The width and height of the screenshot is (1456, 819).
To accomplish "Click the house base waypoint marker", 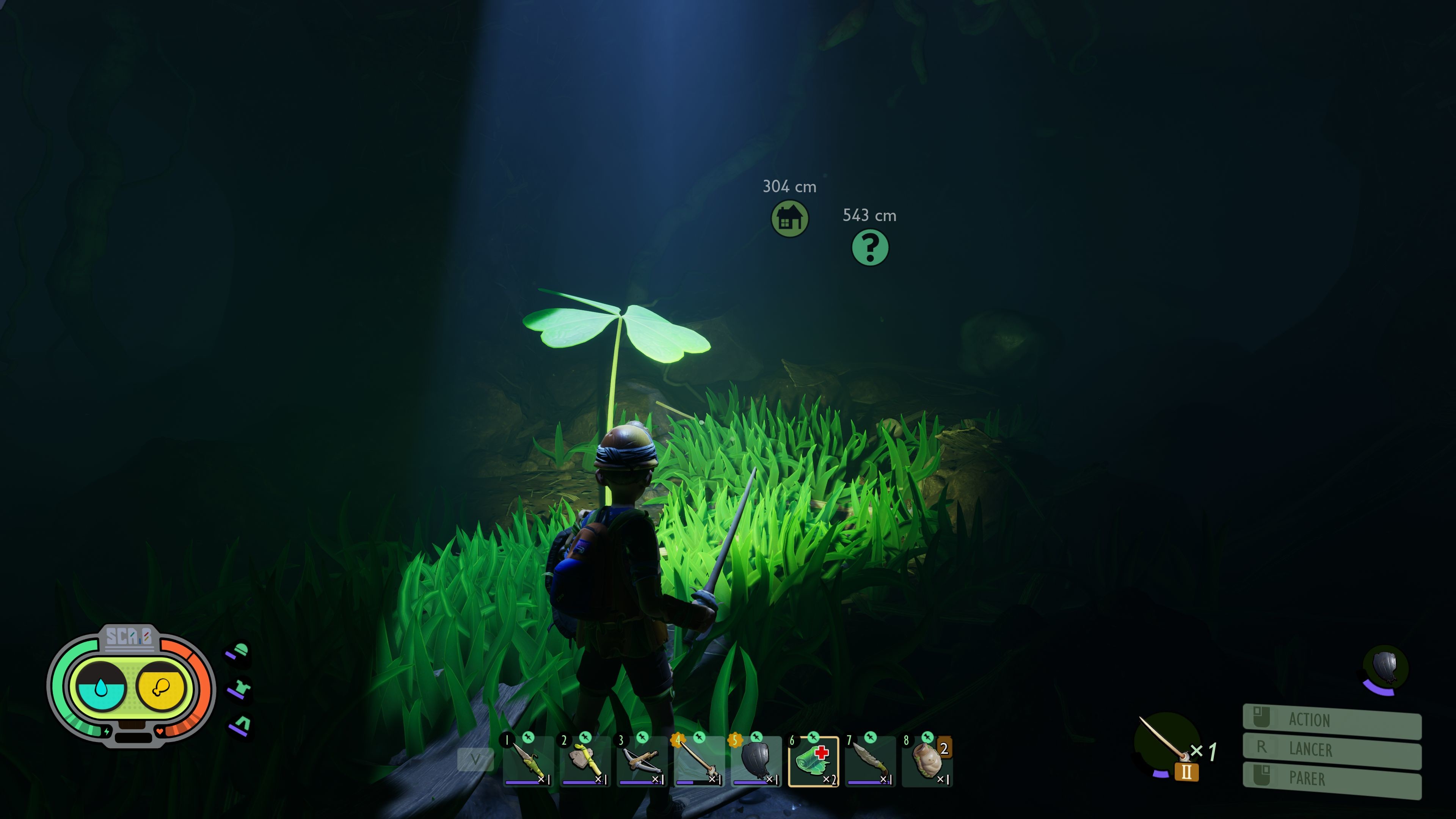I will point(789,219).
